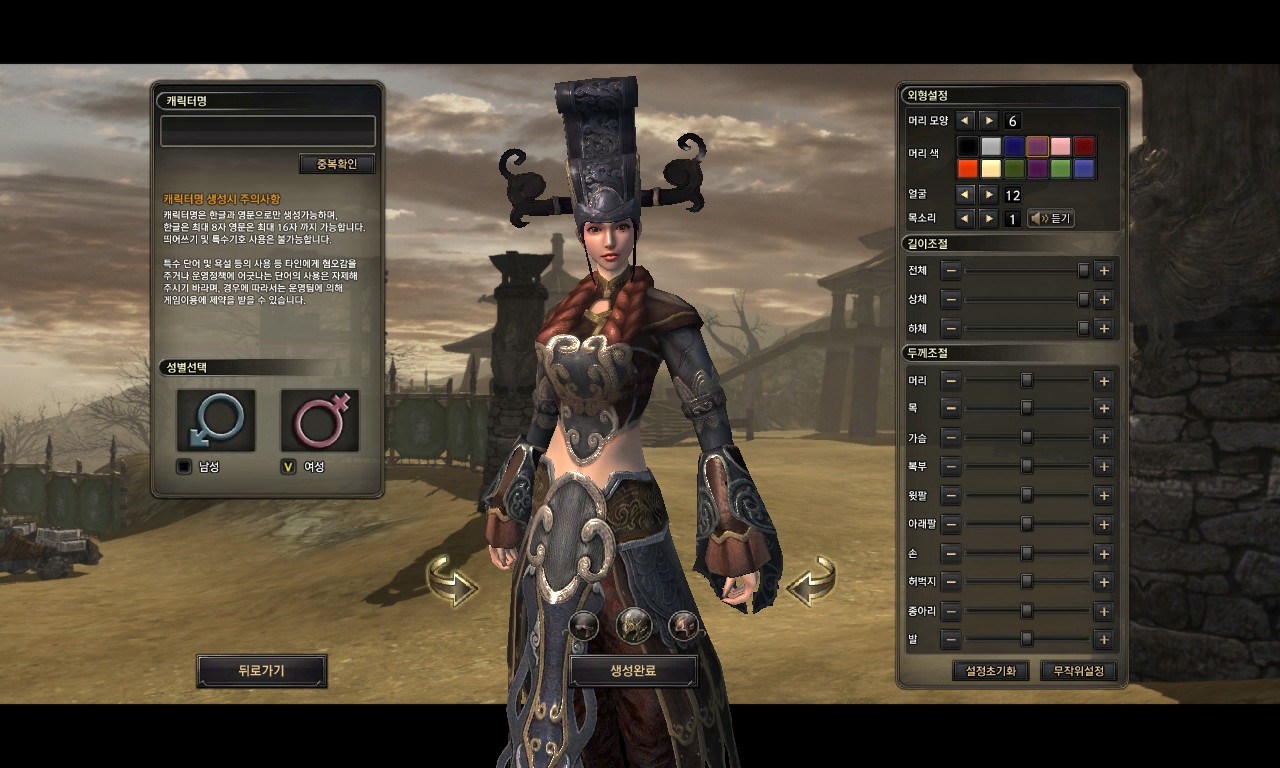Click the 머리 head thickness slider handle
The width and height of the screenshot is (1280, 768).
coord(1026,381)
